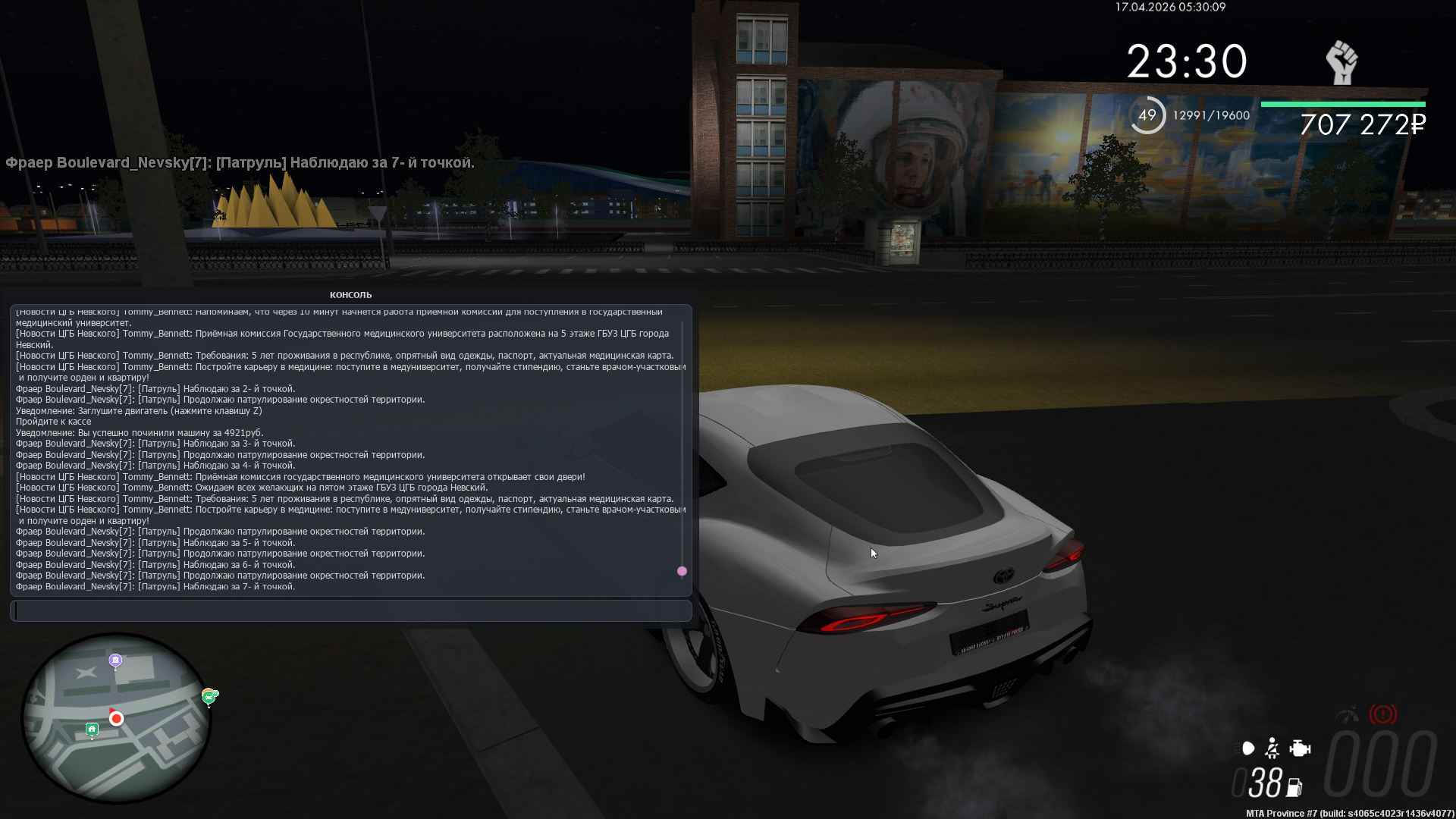Click the raised fist icon
The image size is (1456, 819).
(1341, 62)
